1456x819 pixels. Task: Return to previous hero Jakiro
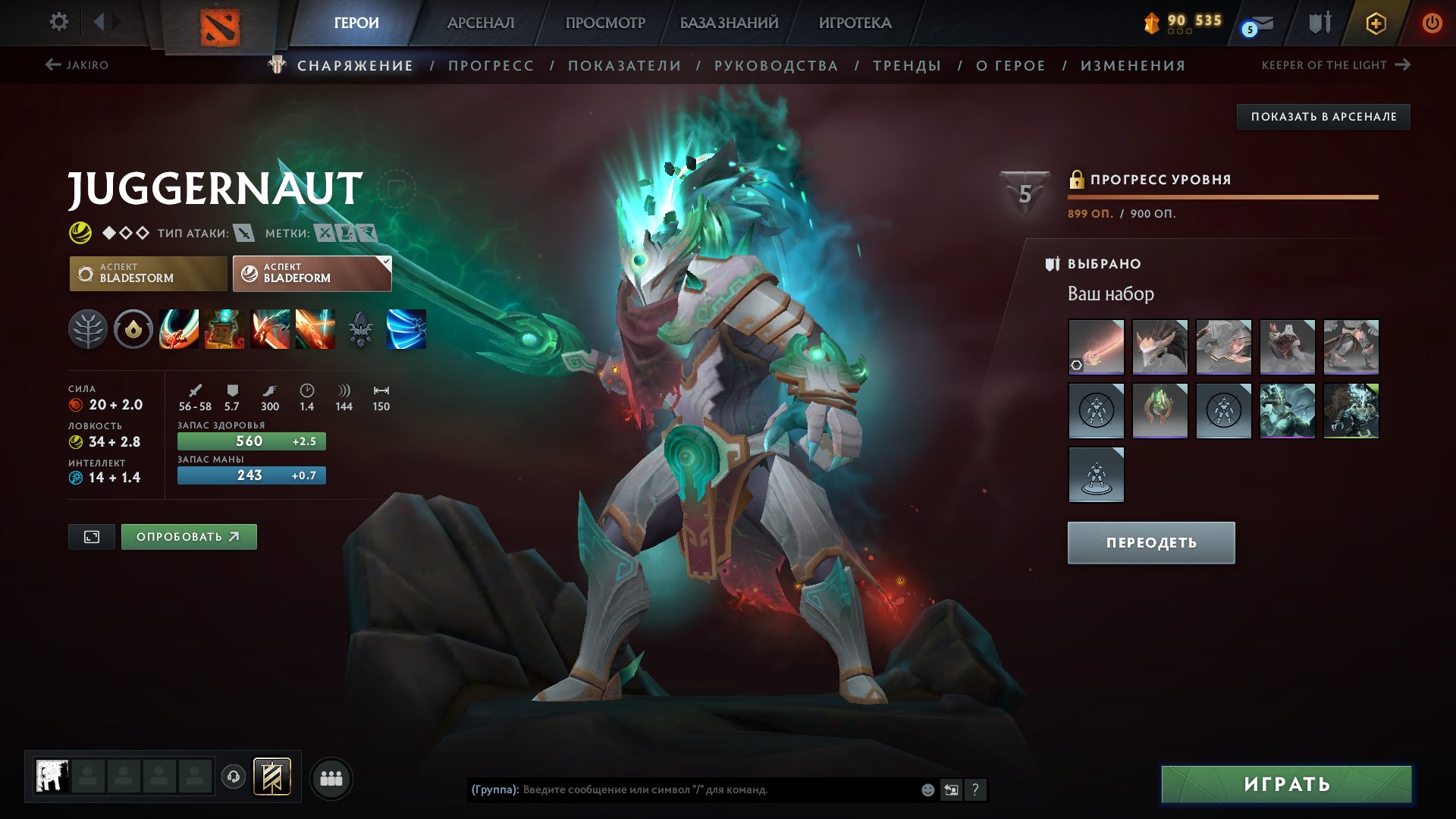(x=78, y=64)
